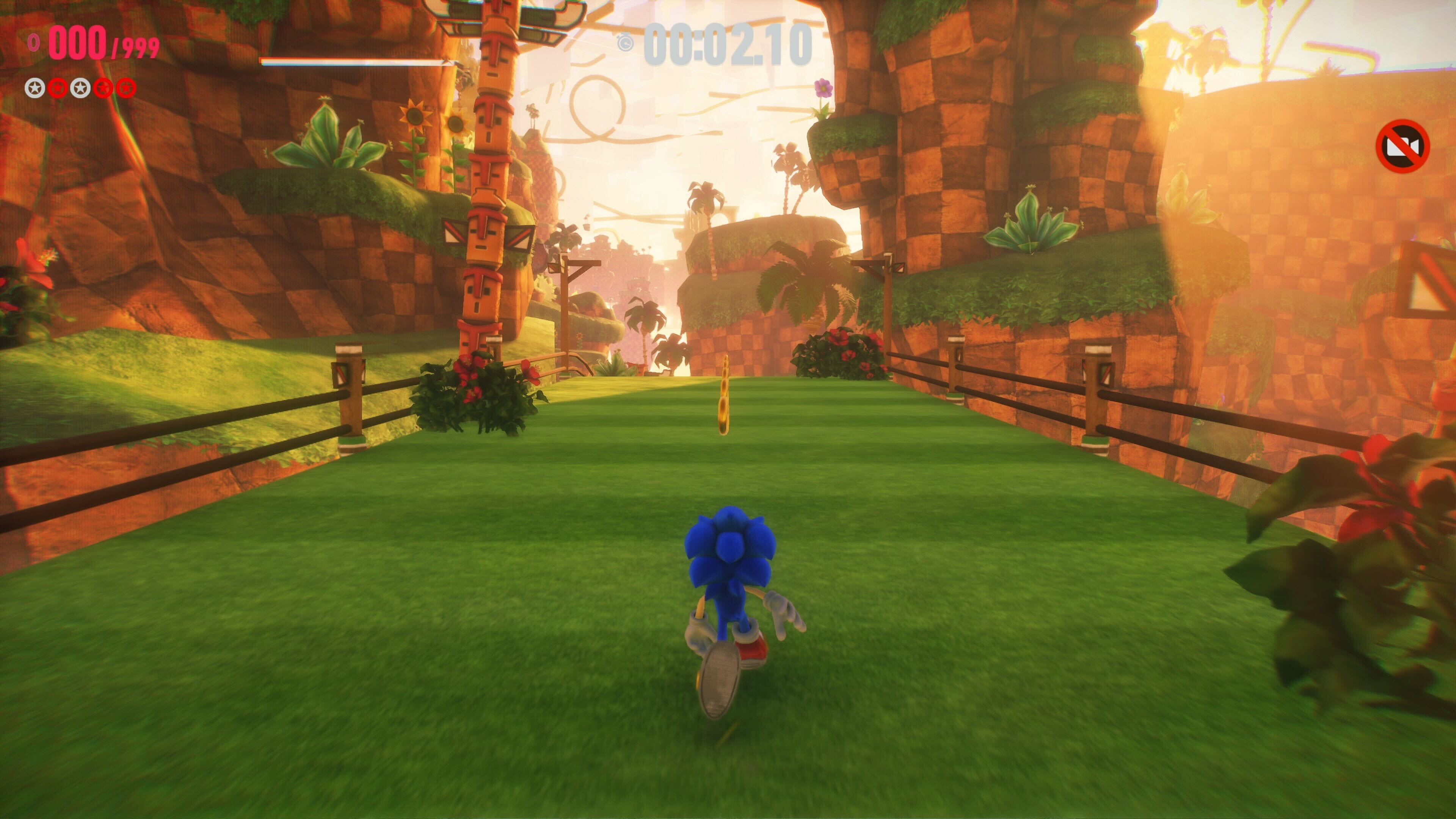This screenshot has width=1456, height=819.
Task: Click the fifth red star medal icon
Action: tap(127, 88)
